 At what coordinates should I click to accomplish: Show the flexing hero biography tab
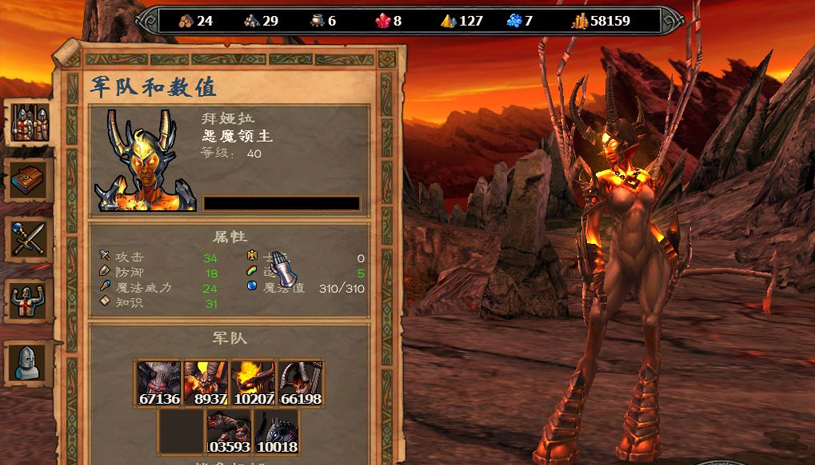pos(29,299)
